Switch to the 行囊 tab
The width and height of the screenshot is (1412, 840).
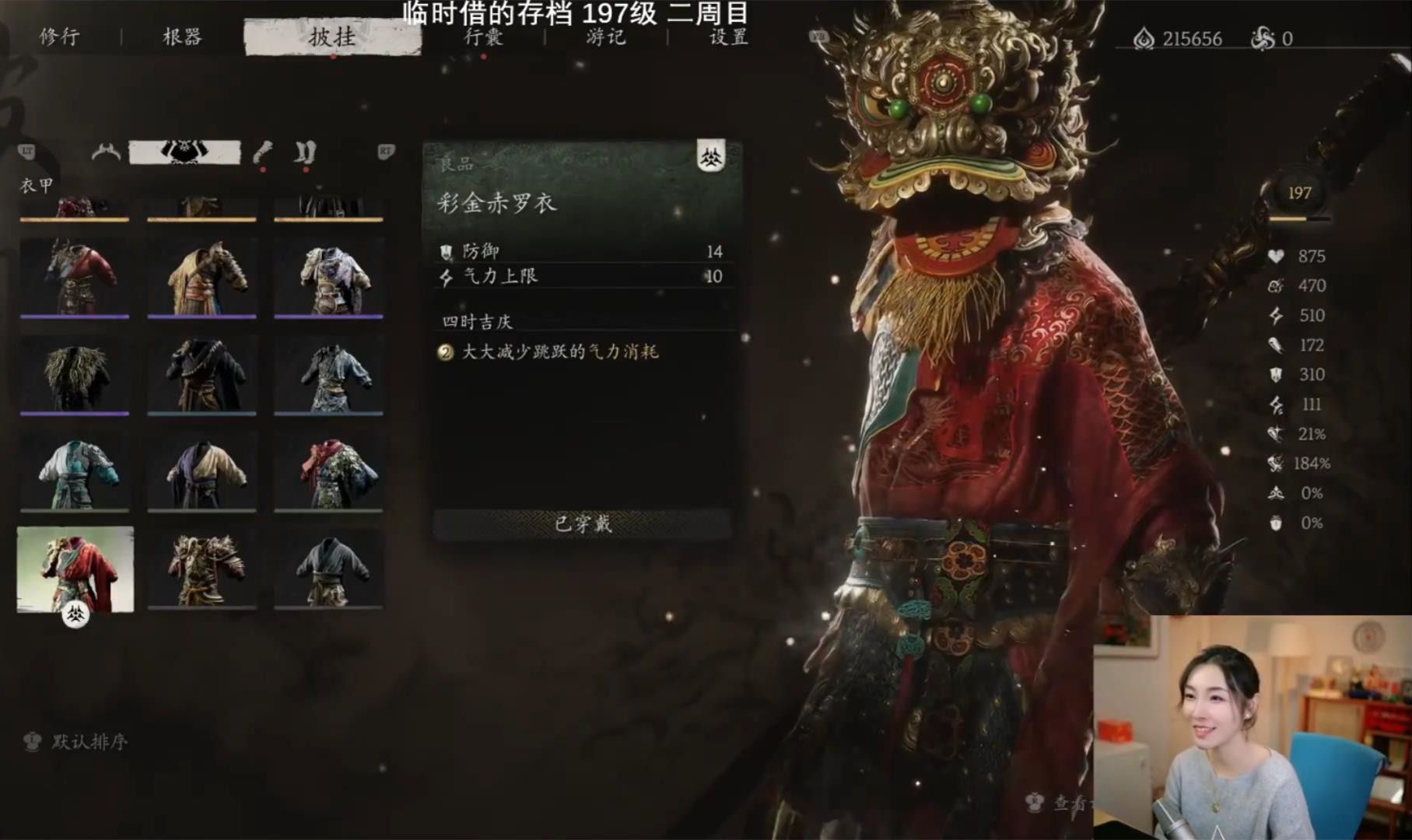[x=483, y=37]
